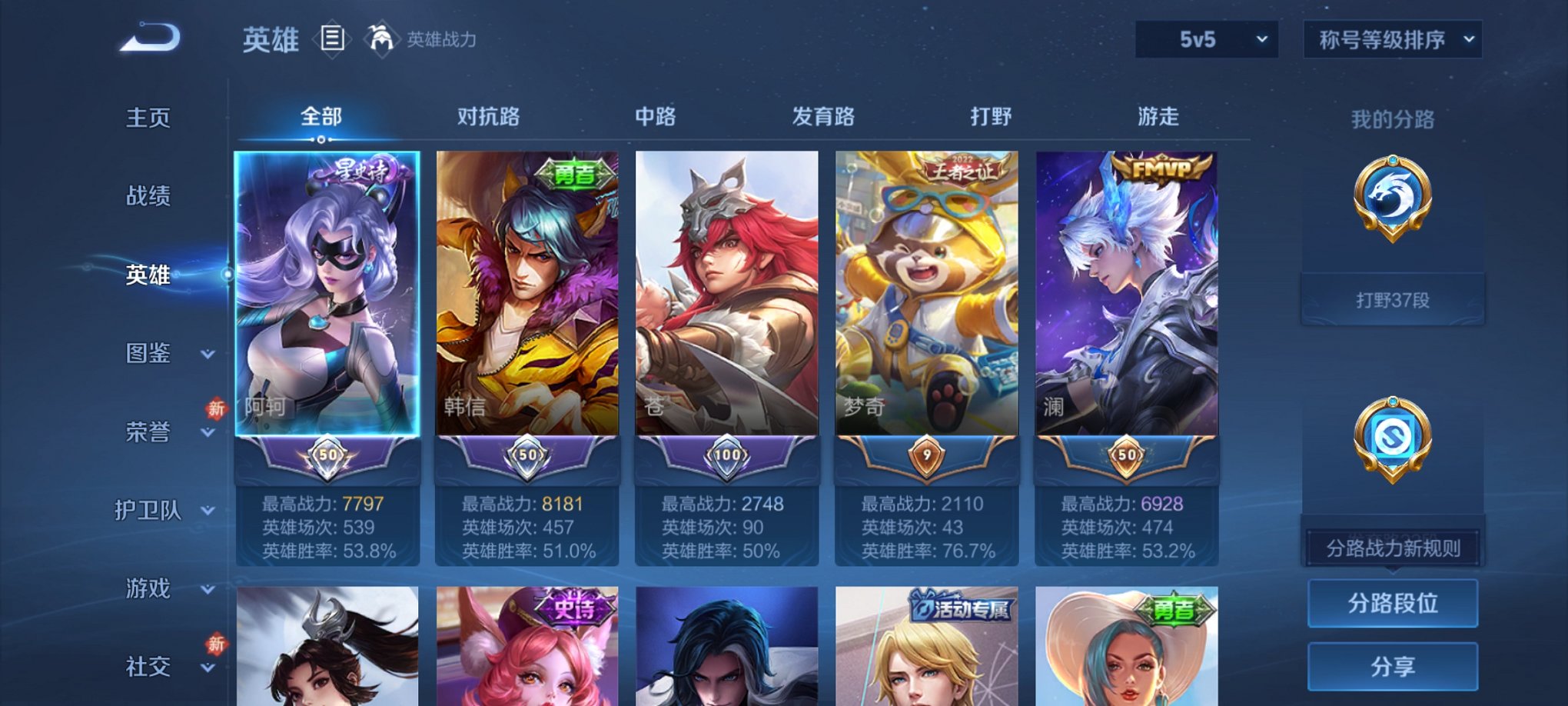The height and width of the screenshot is (706, 1568).
Task: Click the 勇者 badge on 韩信's card
Action: [573, 172]
